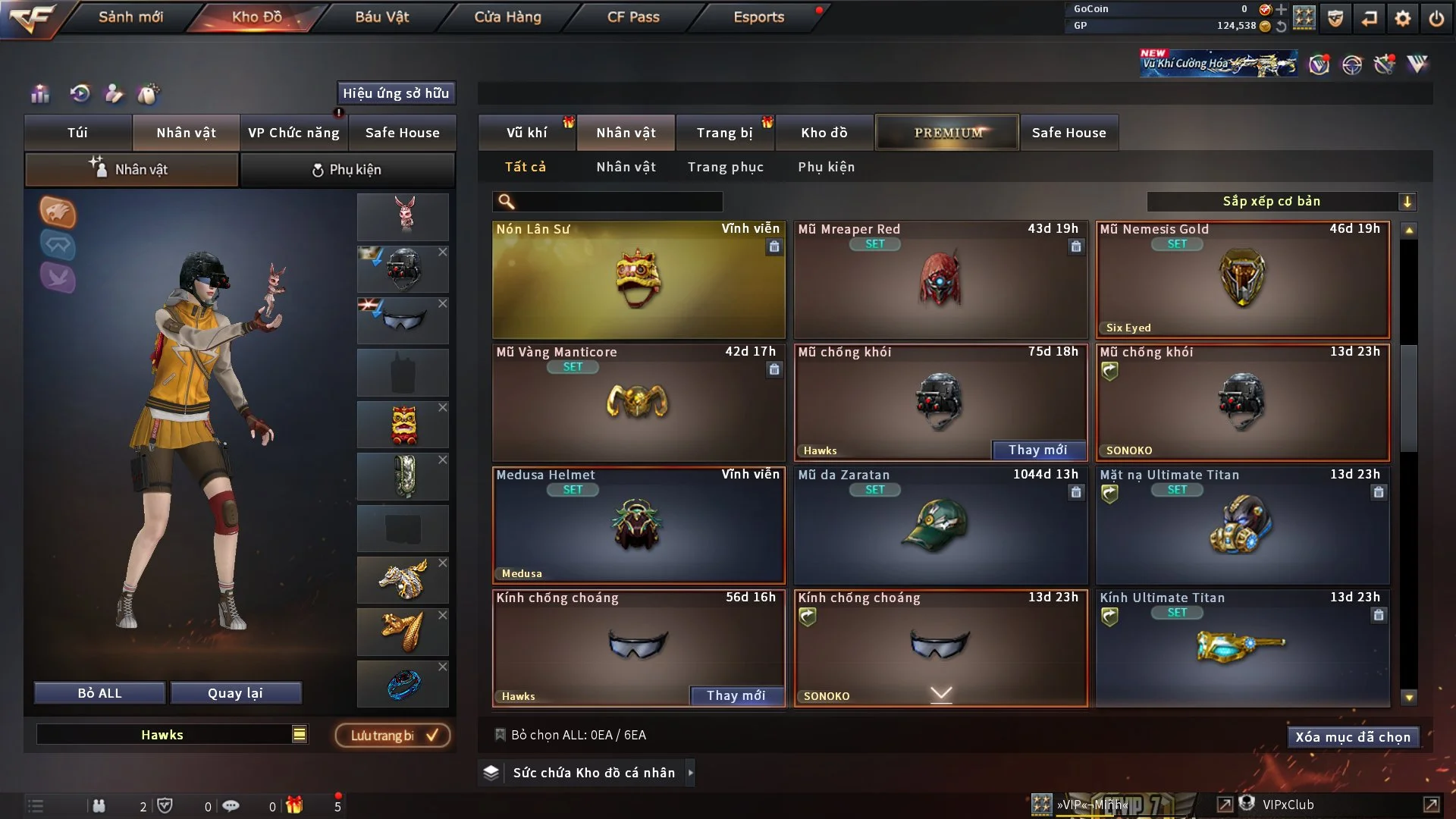Open the Cửa Hàng shop menu
This screenshot has height=819, width=1456.
tap(507, 17)
